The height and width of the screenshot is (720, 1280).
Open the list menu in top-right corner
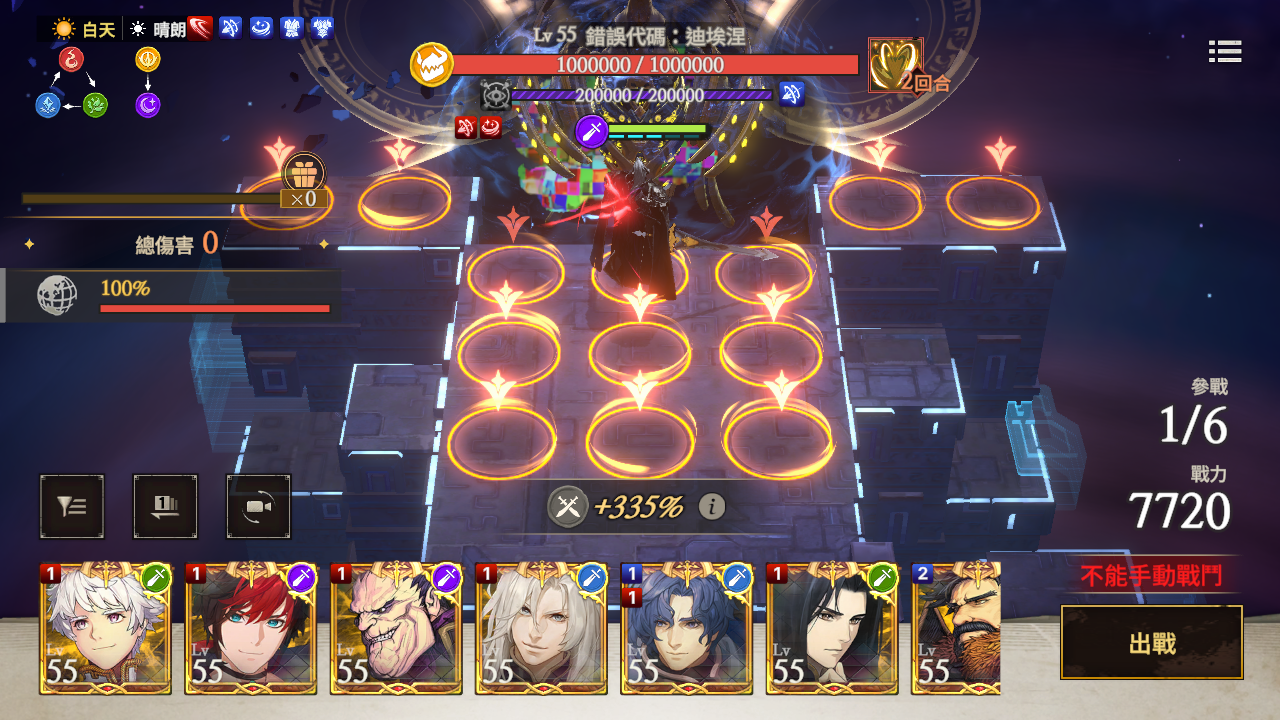click(x=1224, y=51)
